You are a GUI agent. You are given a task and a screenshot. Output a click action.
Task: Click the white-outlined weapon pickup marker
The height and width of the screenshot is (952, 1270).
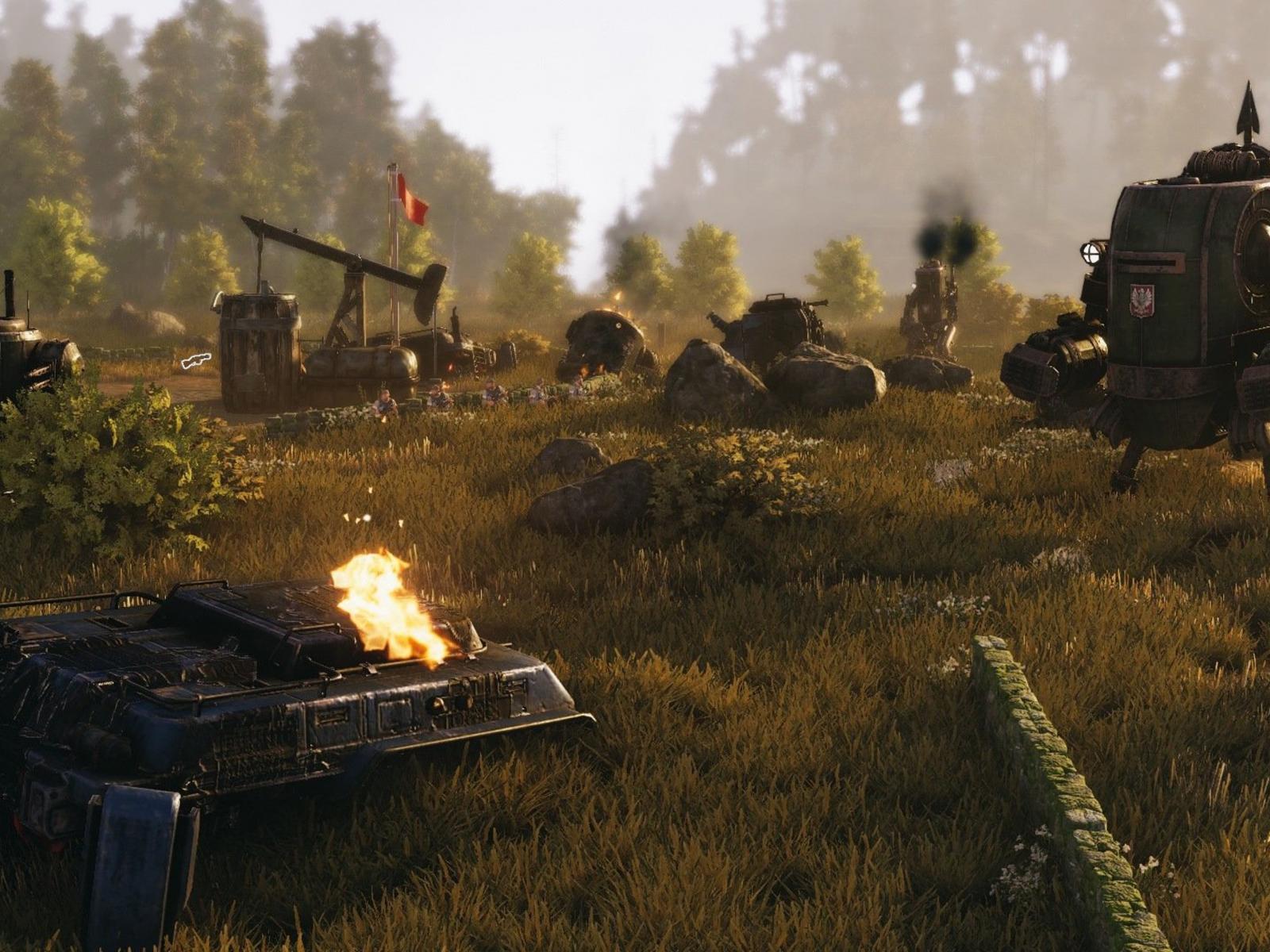[196, 361]
